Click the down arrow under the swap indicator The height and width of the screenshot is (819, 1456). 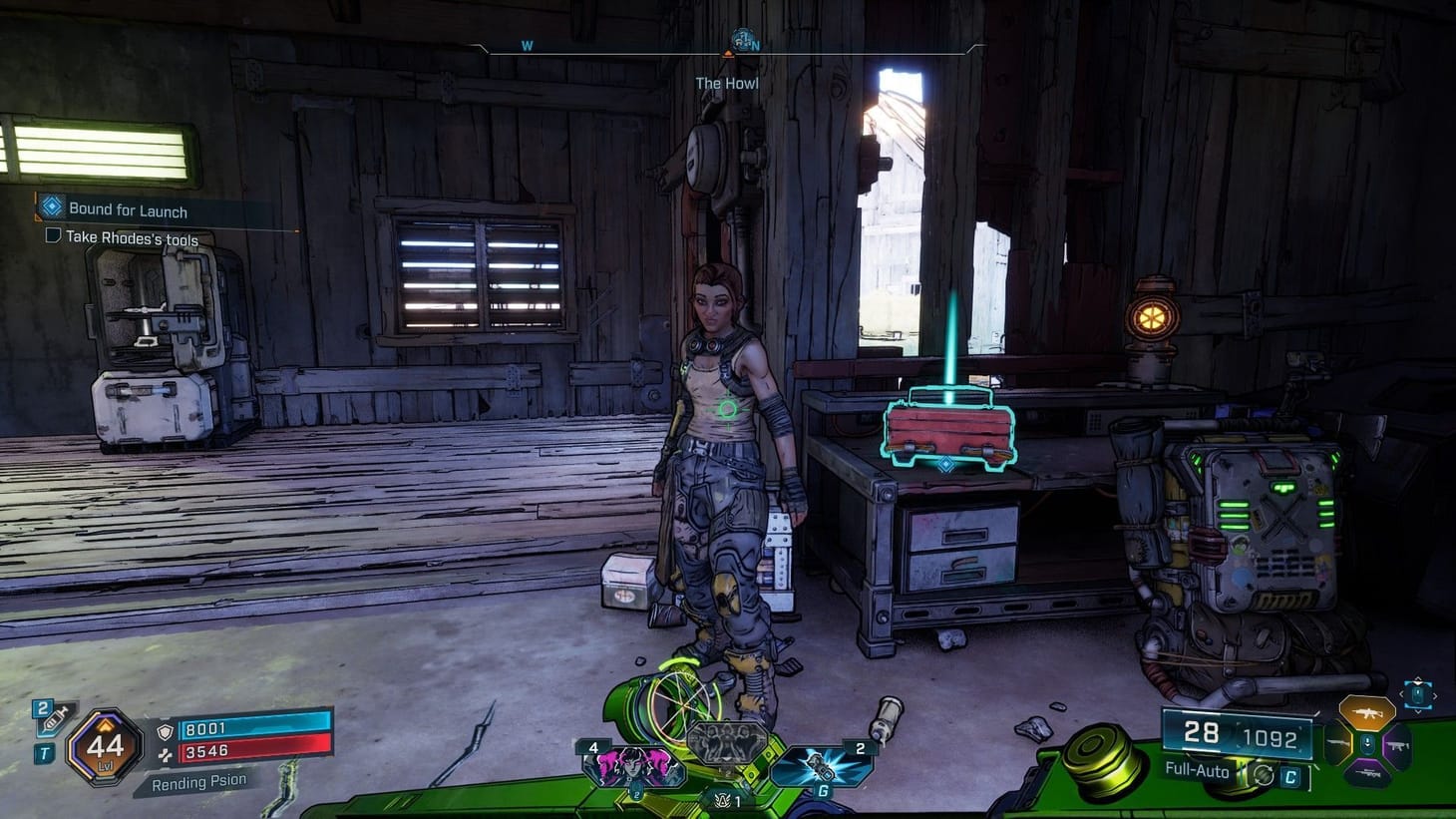1418,710
